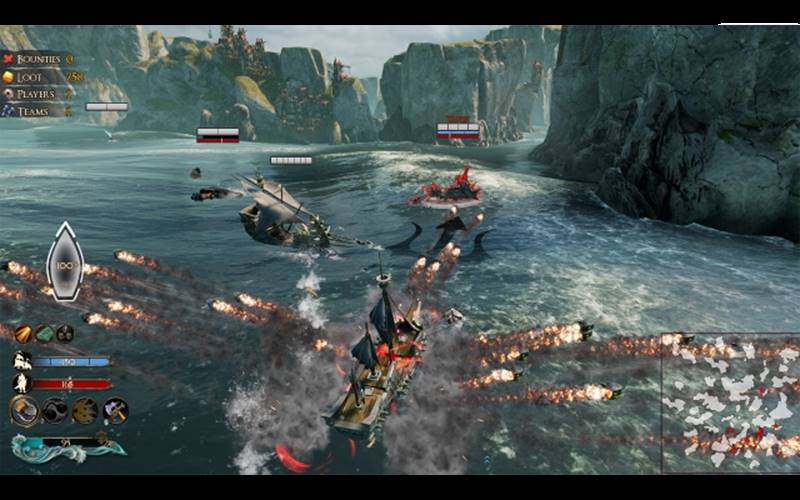
Task: Trigger the bronze gear-shaped ability
Action: pos(86,410)
